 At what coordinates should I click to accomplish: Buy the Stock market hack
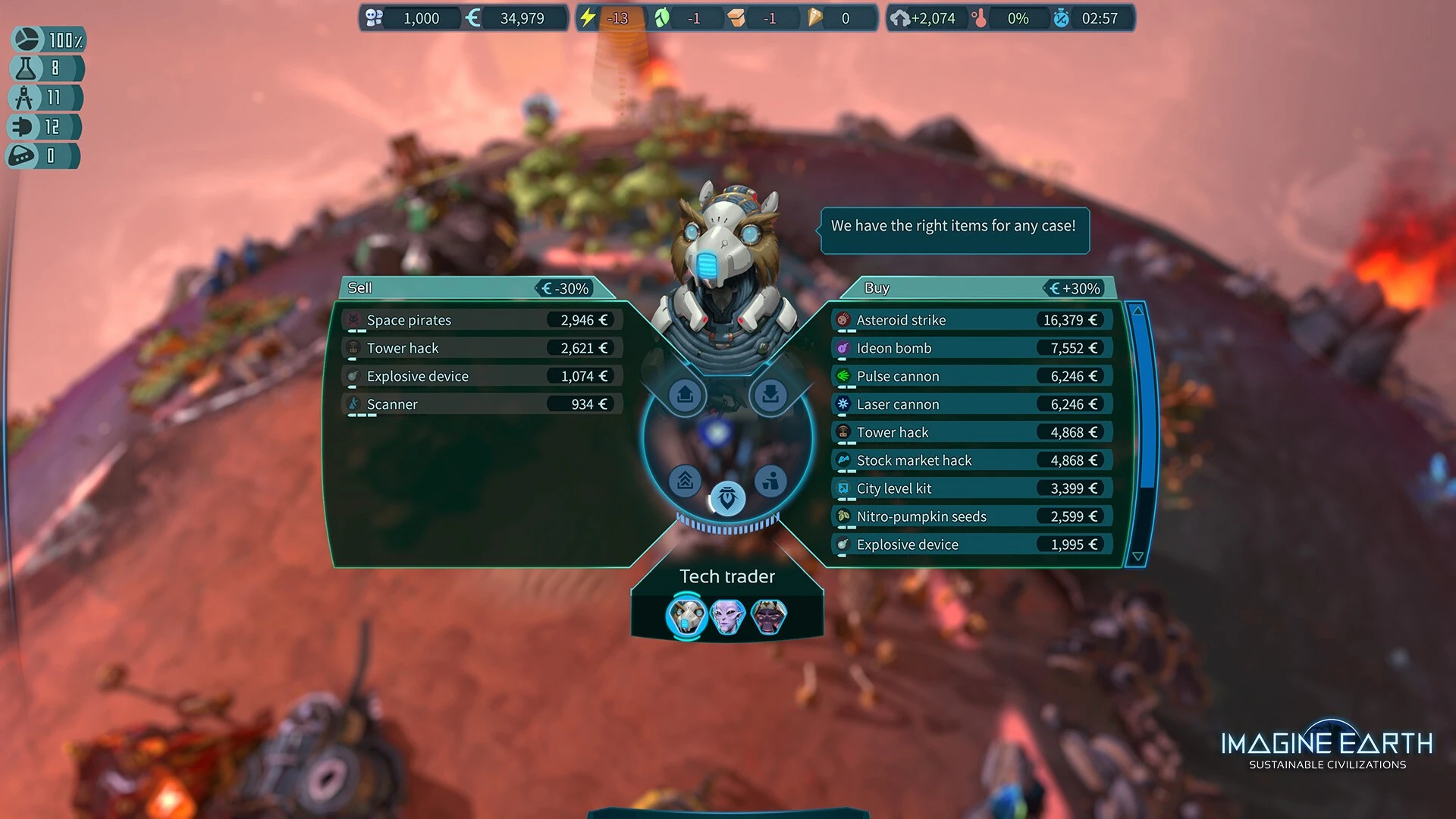972,460
